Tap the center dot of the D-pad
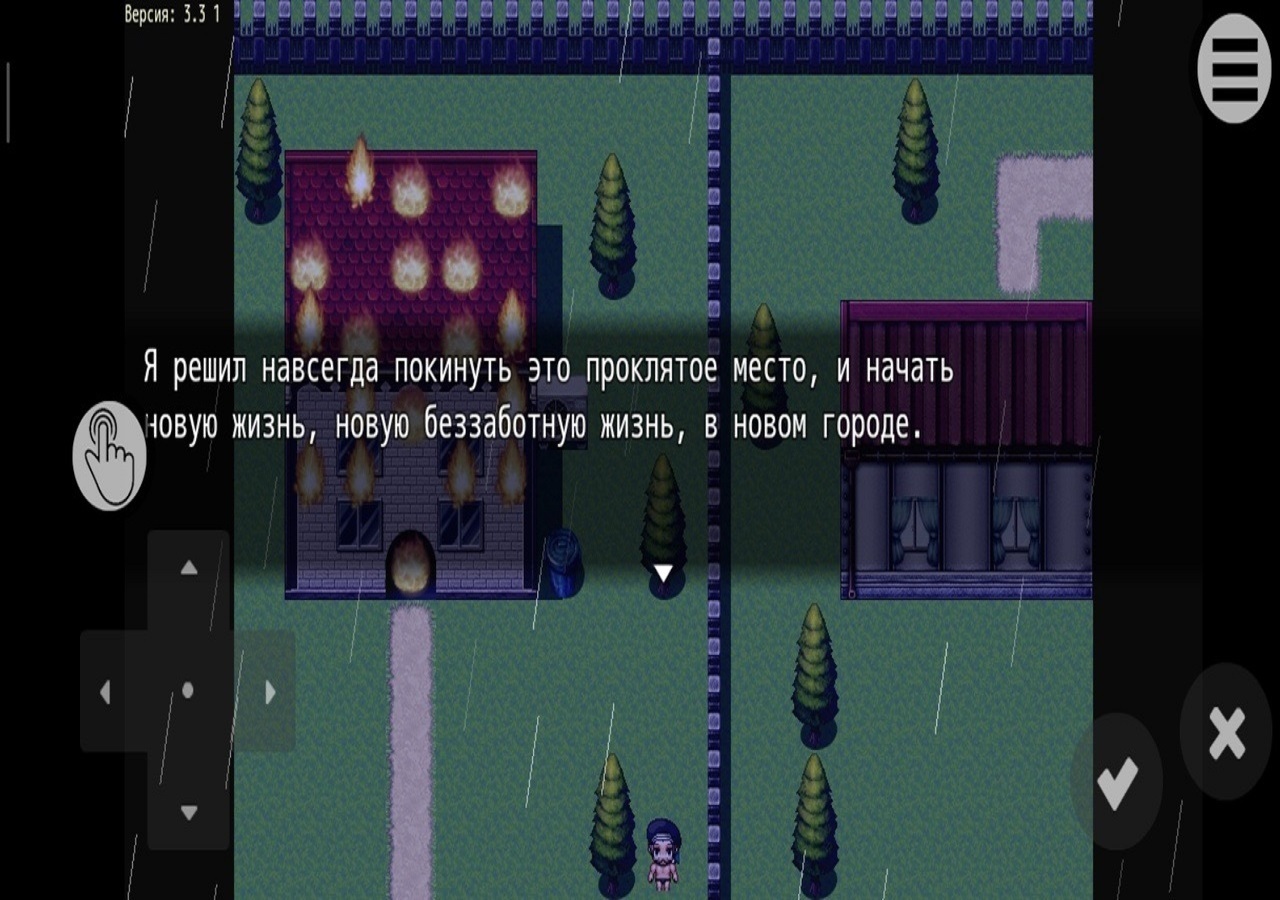This screenshot has height=900, width=1280. (x=187, y=692)
